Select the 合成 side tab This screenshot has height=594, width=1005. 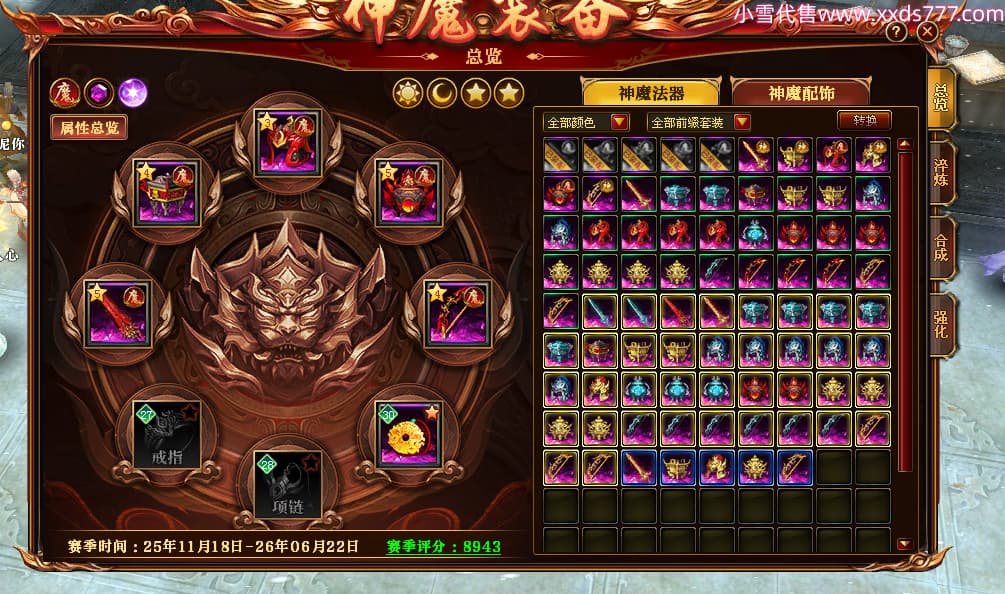tap(940, 247)
